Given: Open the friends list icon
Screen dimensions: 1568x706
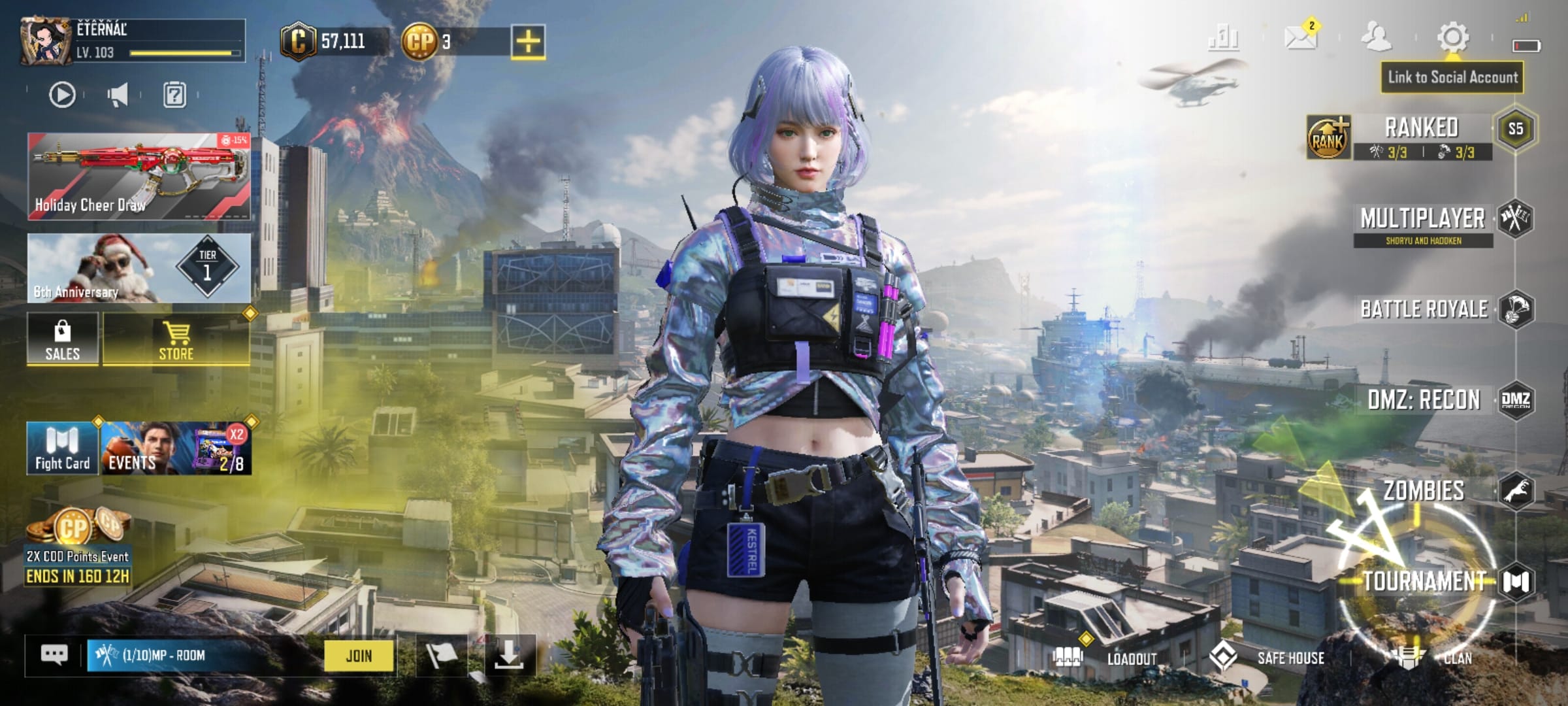Looking at the screenshot, I should (1376, 37).
